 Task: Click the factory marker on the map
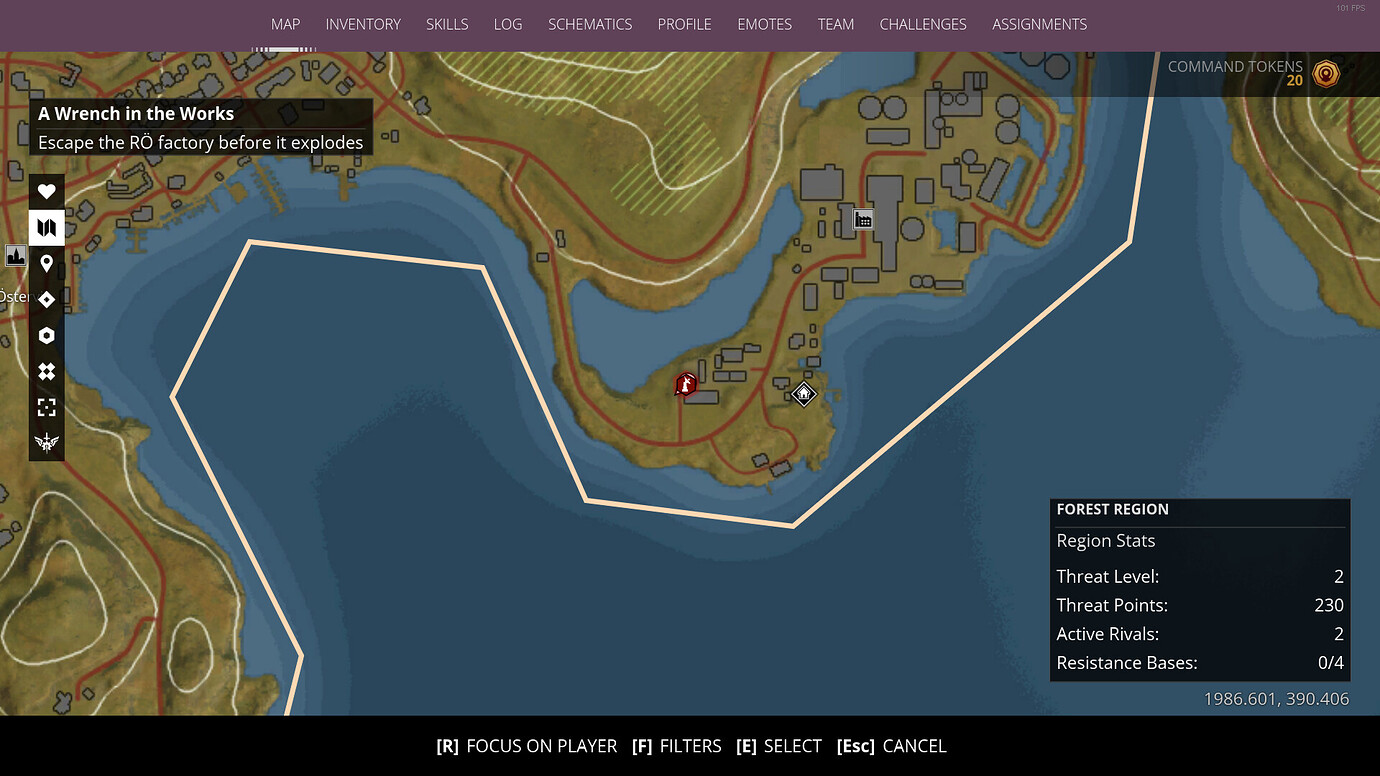862,218
